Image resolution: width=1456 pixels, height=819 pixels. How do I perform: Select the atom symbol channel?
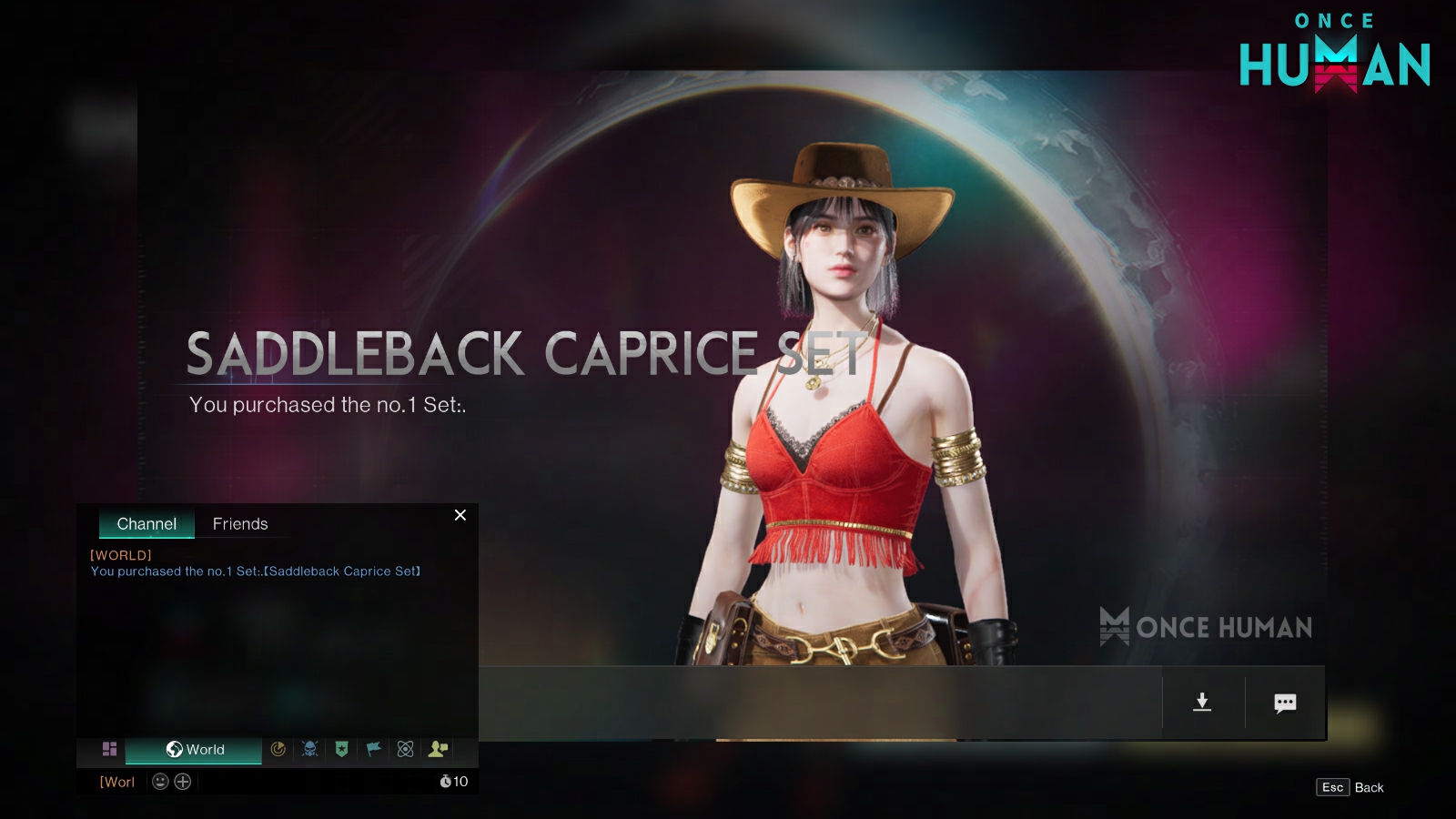click(x=406, y=749)
